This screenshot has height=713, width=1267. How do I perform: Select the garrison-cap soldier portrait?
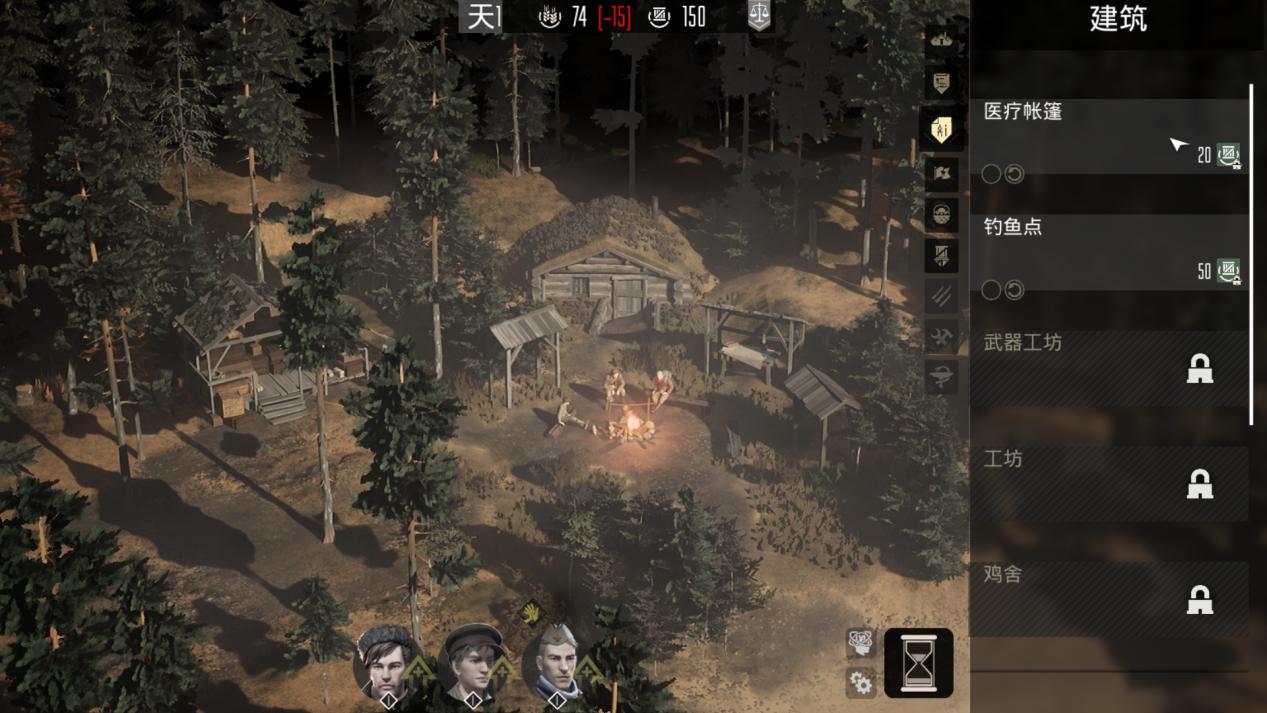pyautogui.click(x=556, y=662)
